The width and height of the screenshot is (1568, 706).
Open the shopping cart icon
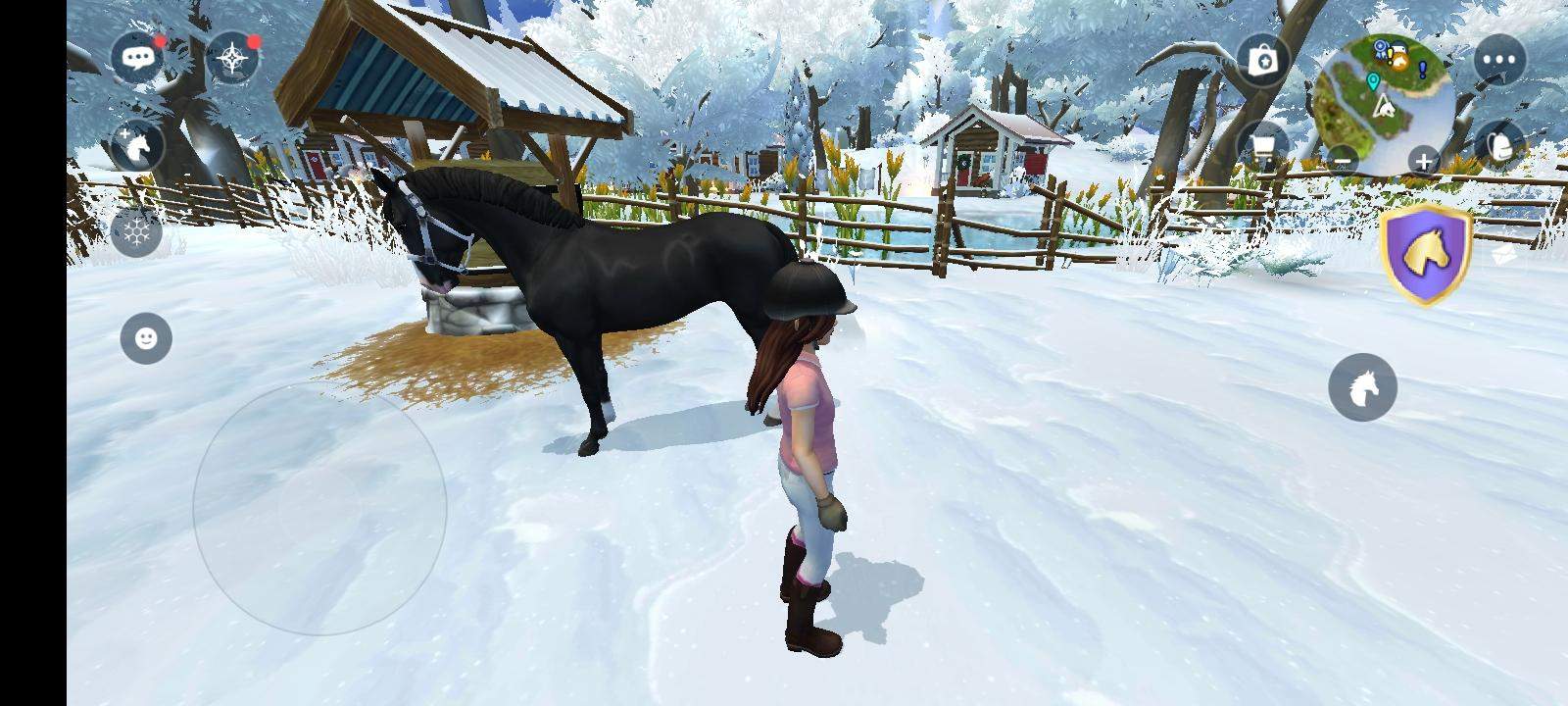tap(1266, 147)
